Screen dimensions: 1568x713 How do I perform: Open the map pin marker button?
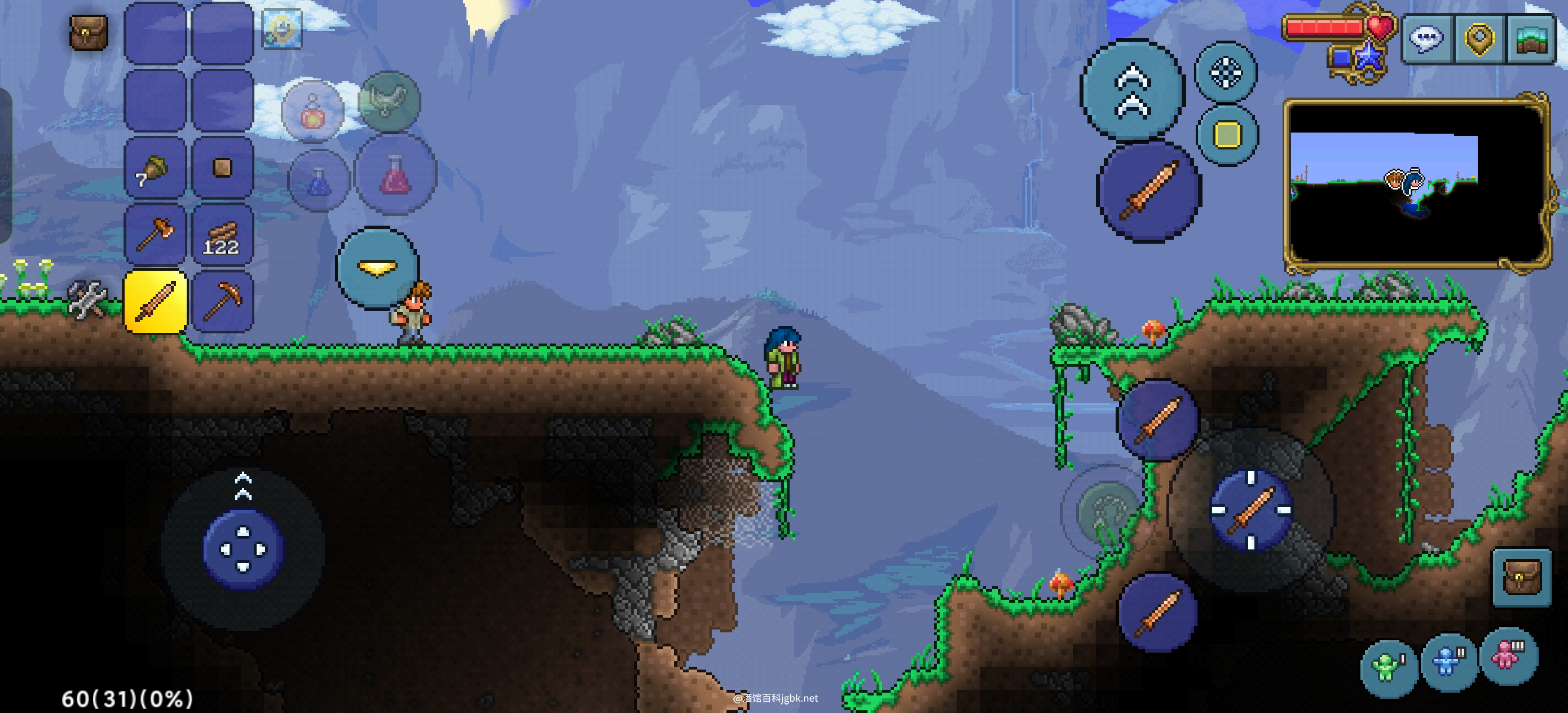point(1480,39)
